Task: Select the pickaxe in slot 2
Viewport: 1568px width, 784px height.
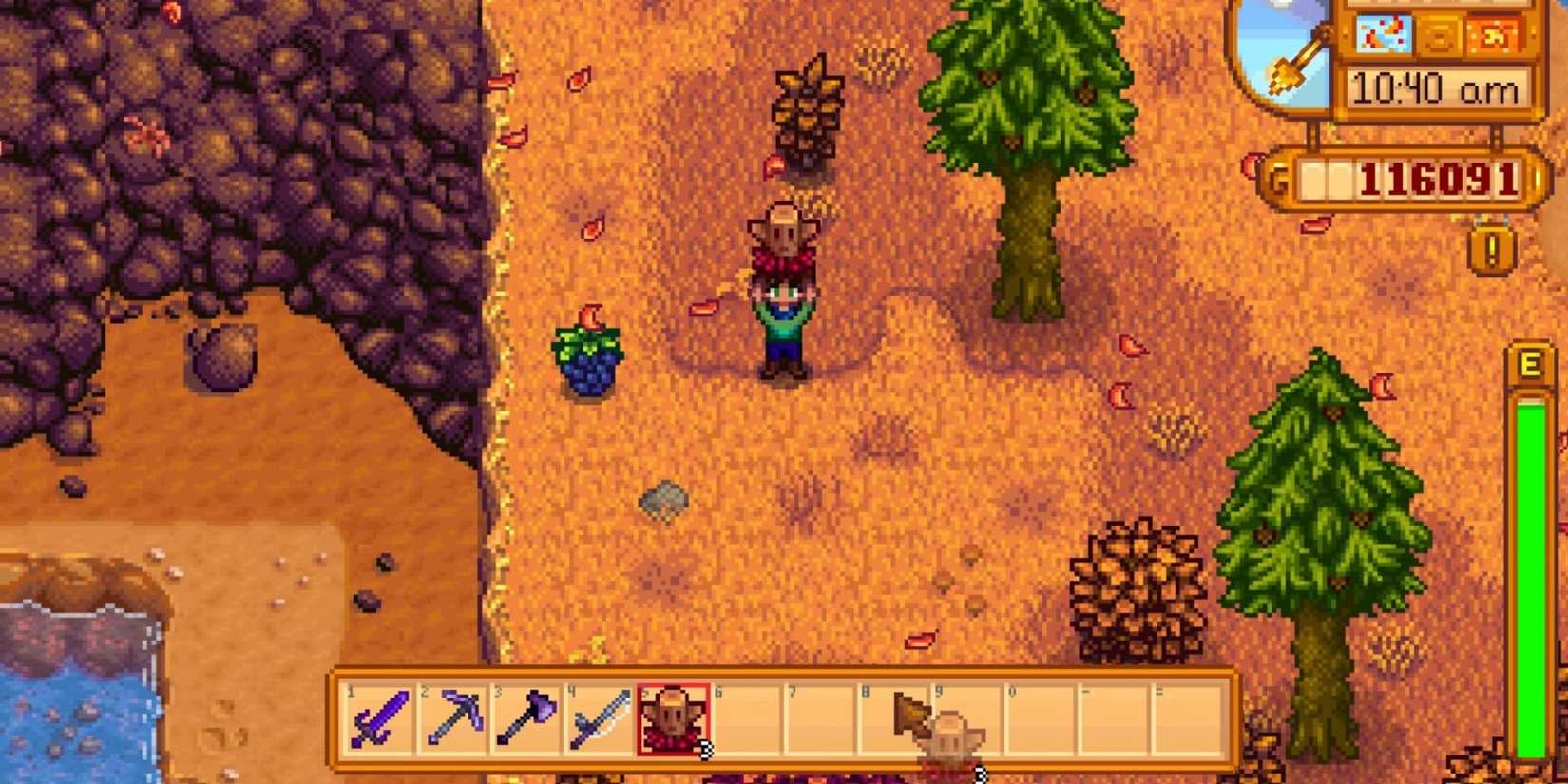Action: (x=451, y=719)
